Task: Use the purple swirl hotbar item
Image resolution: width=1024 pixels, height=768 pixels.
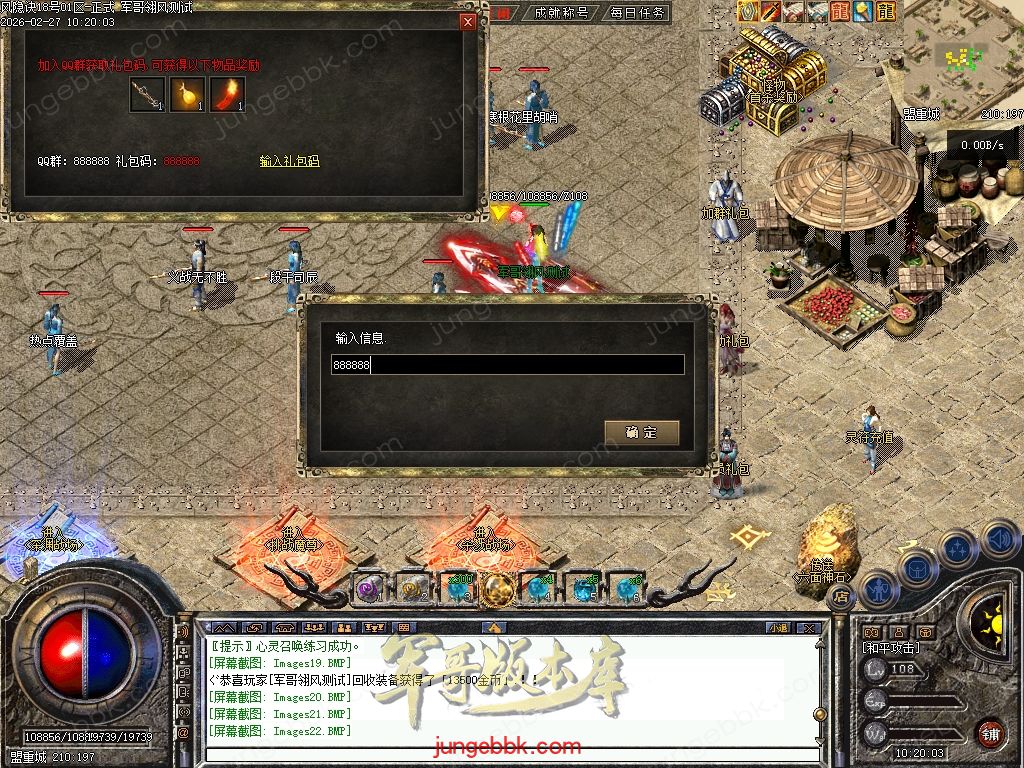Action: pyautogui.click(x=370, y=588)
